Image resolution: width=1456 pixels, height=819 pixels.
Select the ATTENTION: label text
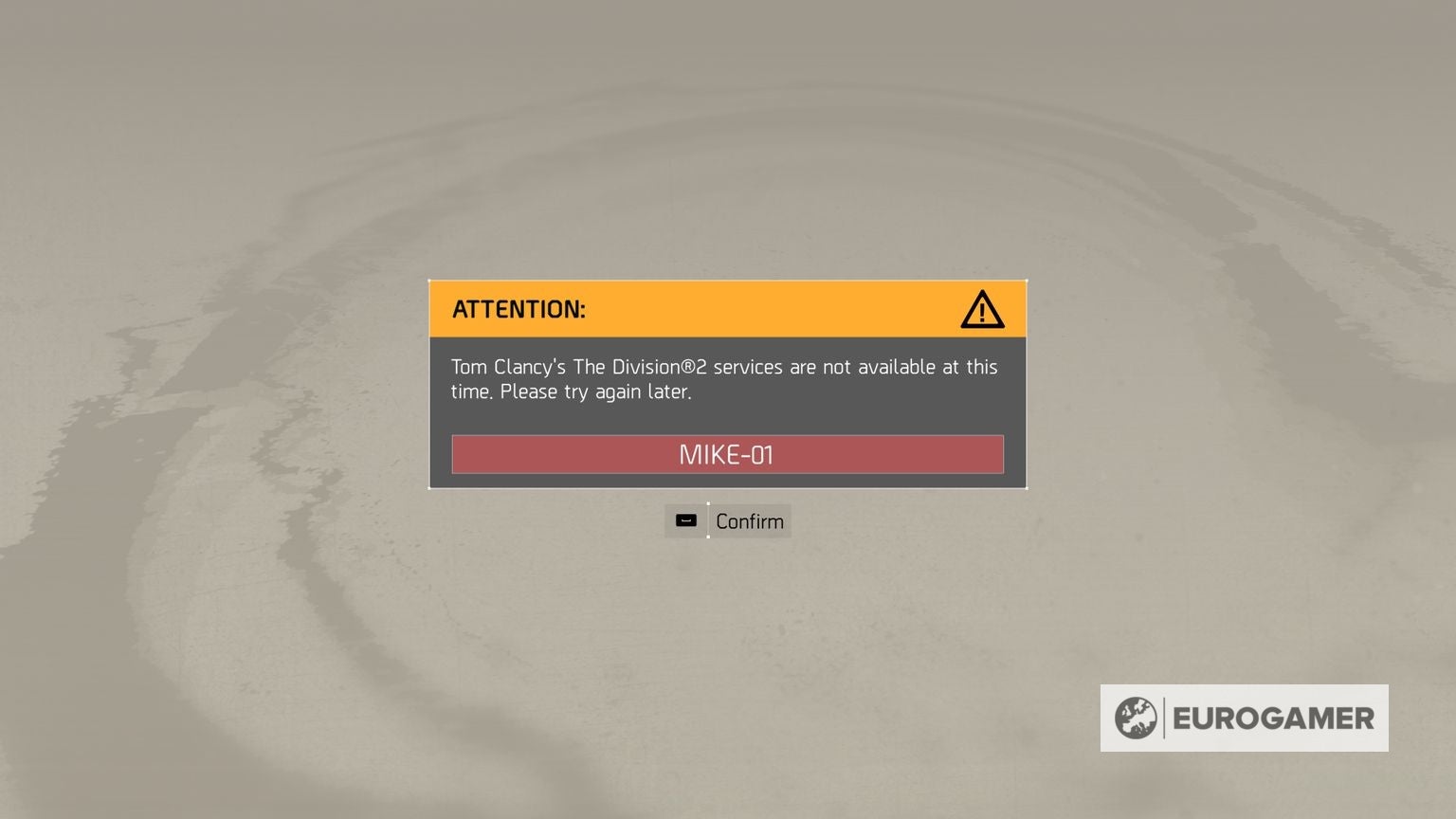pos(519,309)
